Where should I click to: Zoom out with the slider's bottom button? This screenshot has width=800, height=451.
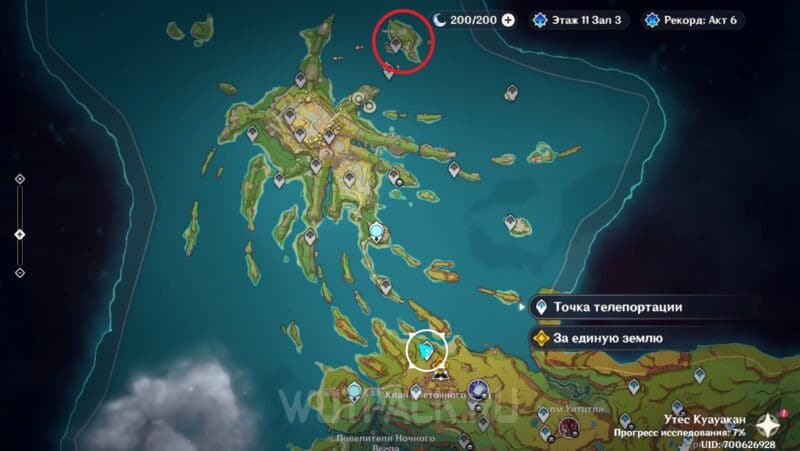tap(20, 272)
